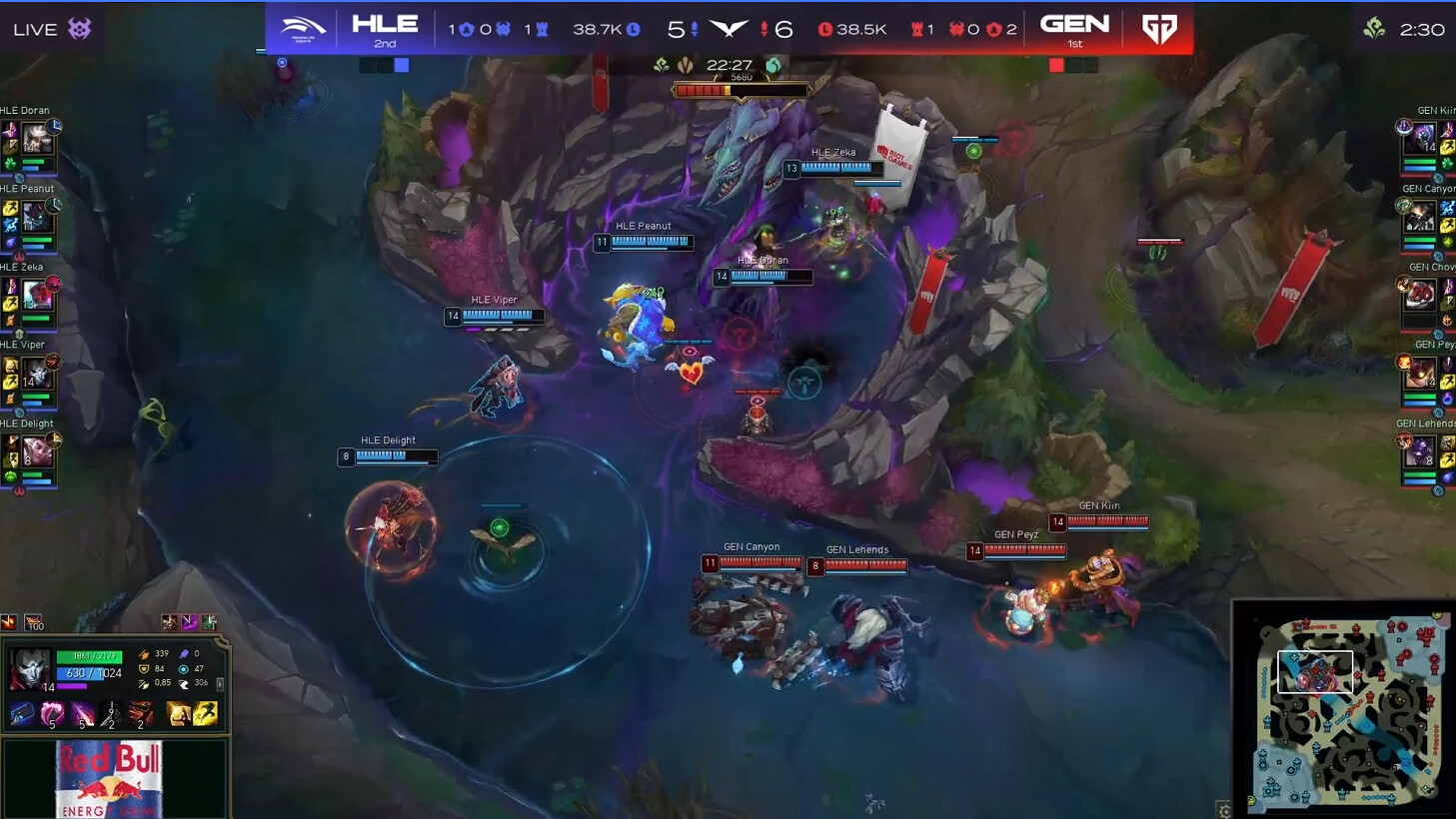Activate Jhin's Deadly Flourish ability icon
The image size is (1456, 819).
pos(82,713)
